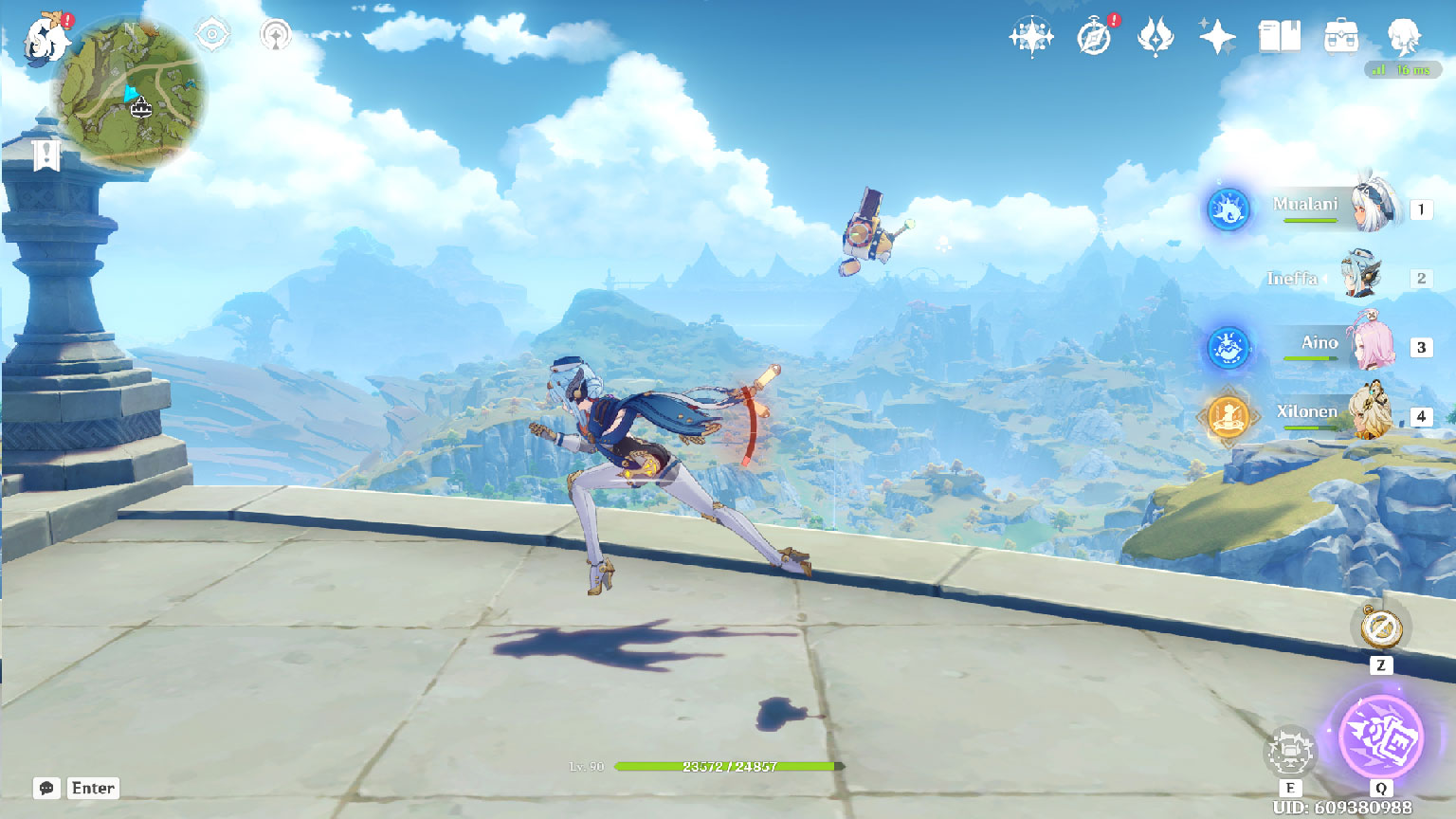This screenshot has width=1456, height=819.
Task: Open the Wish star icon
Action: pos(1031,38)
